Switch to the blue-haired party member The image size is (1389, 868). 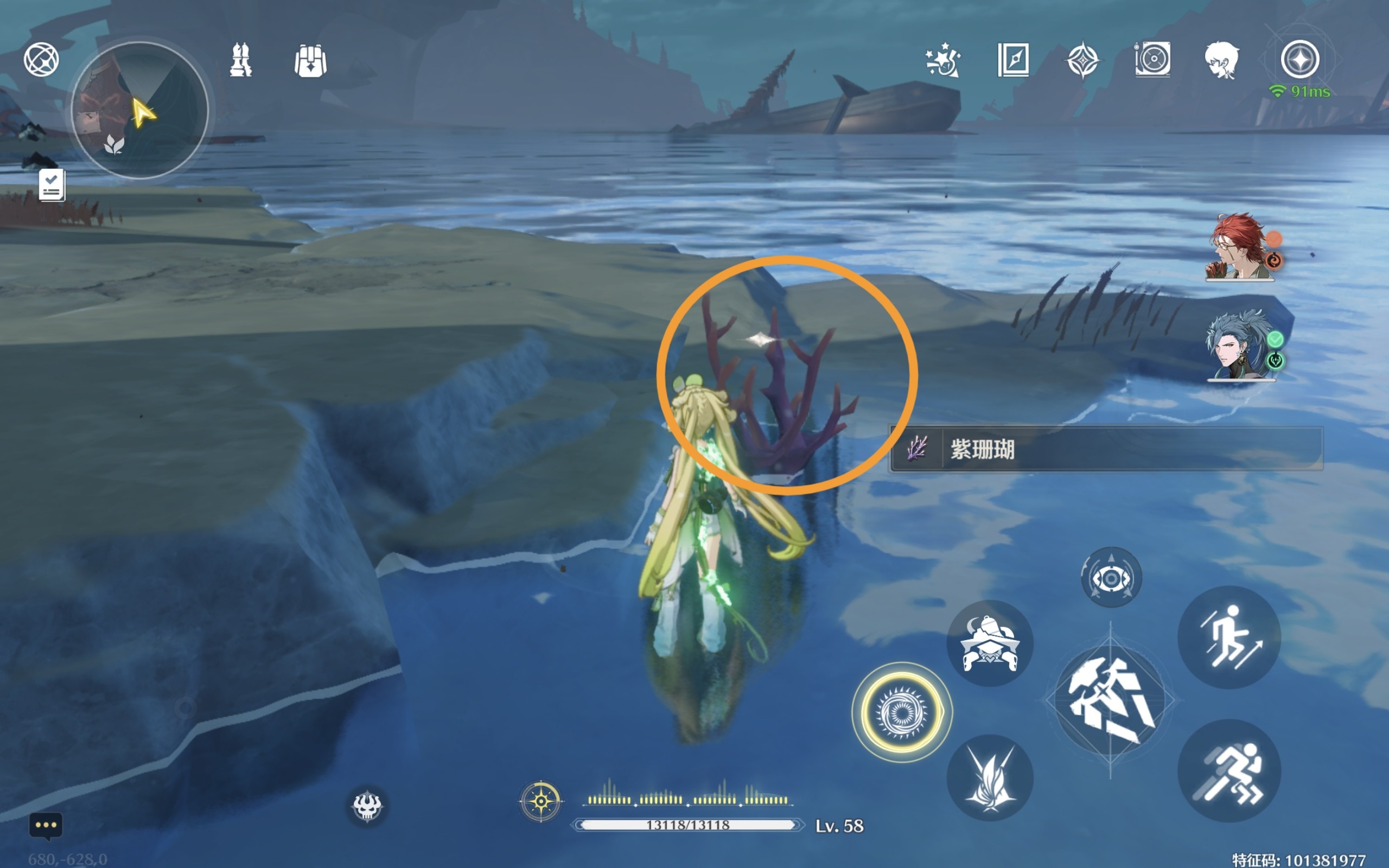[x=1240, y=346]
